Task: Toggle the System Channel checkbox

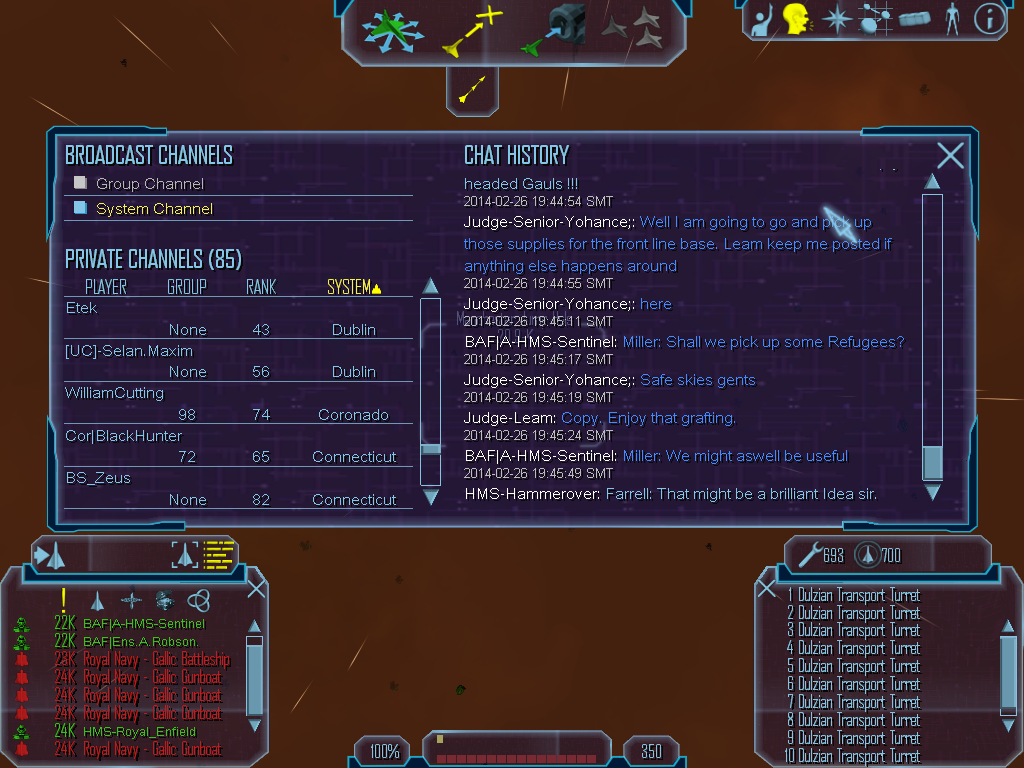Action: click(x=81, y=208)
